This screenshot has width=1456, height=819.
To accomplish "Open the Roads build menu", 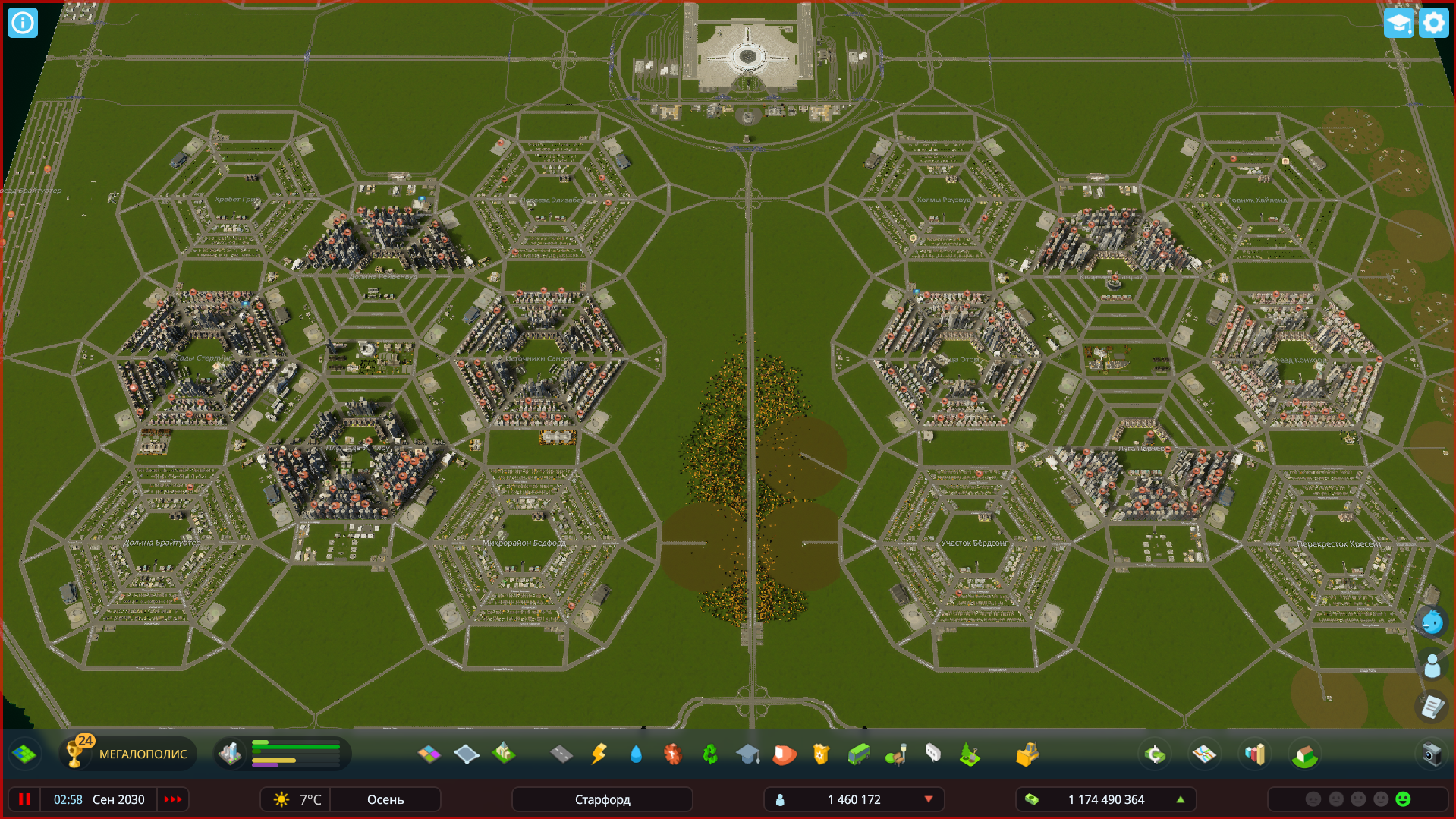I will pos(561,754).
